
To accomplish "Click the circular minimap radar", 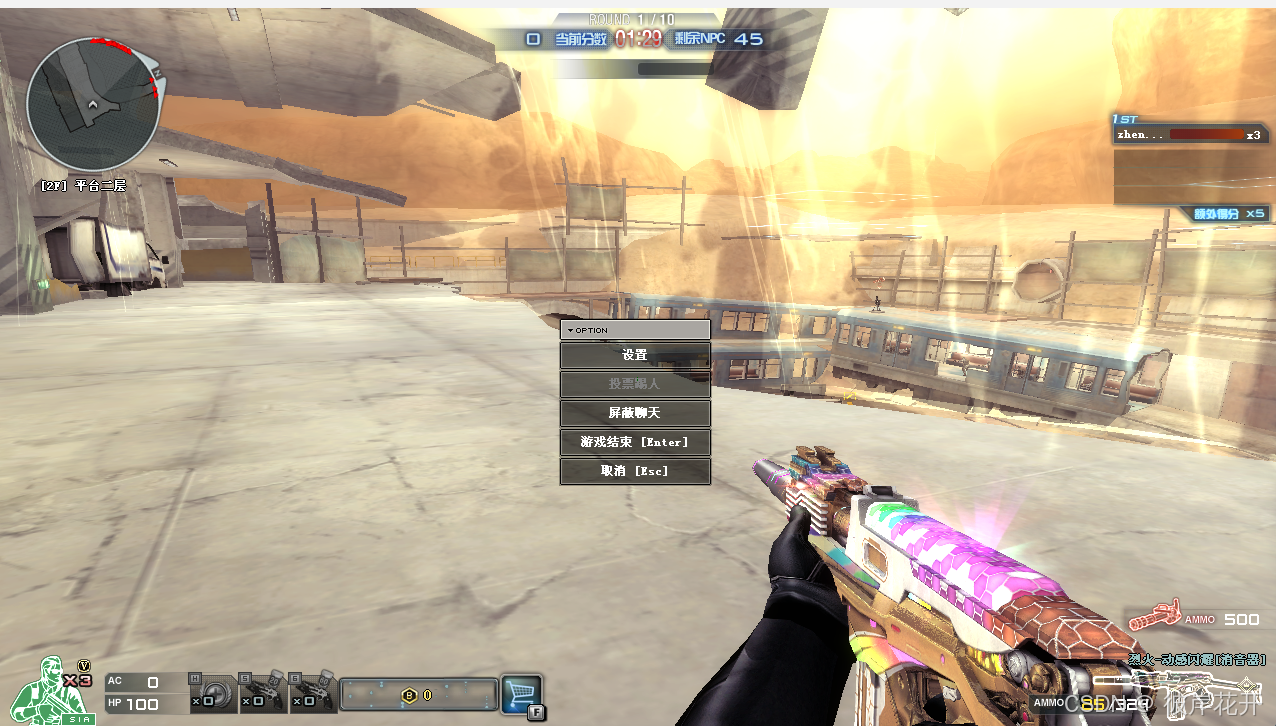I will pyautogui.click(x=93, y=104).
